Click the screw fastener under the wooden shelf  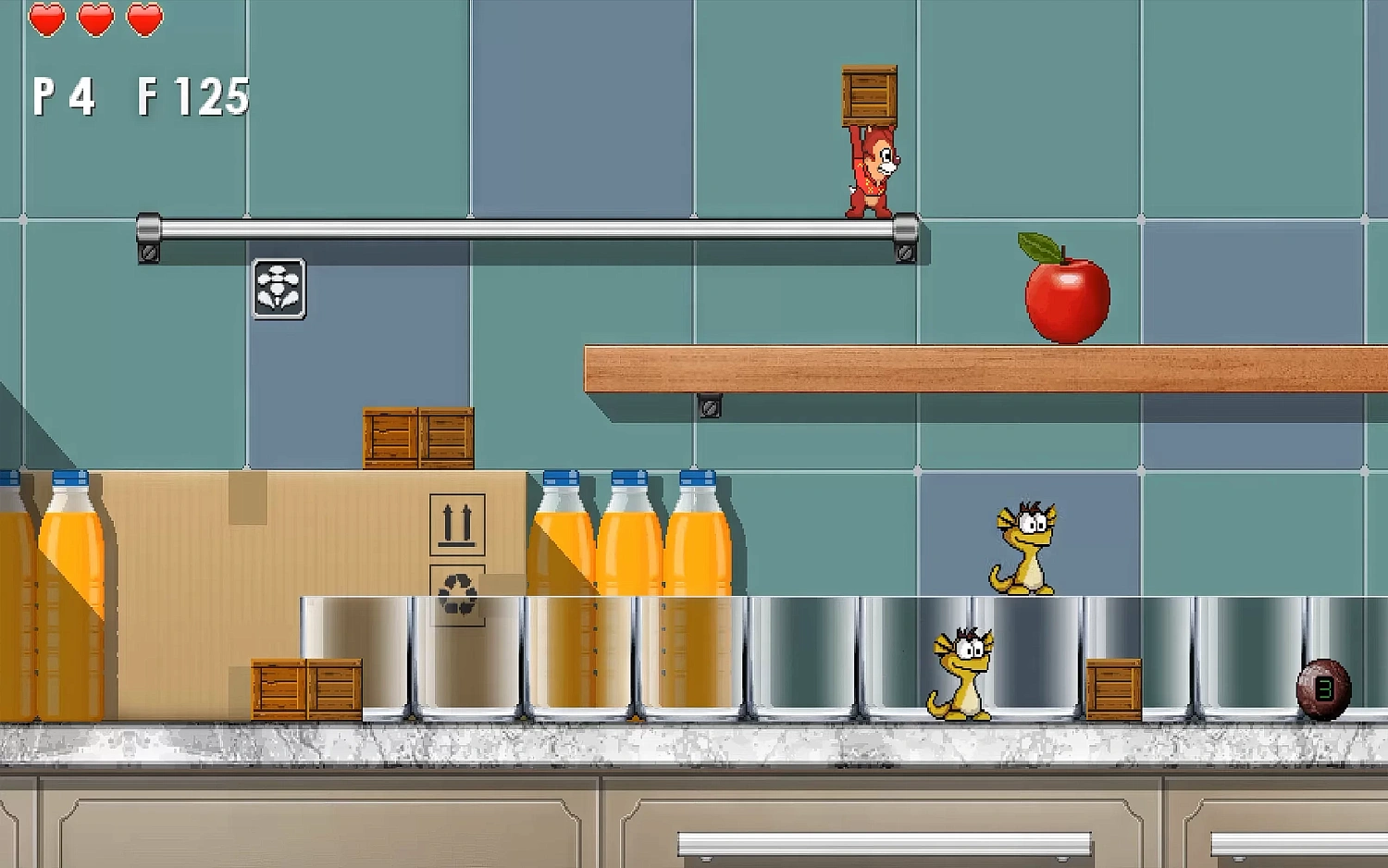click(708, 407)
